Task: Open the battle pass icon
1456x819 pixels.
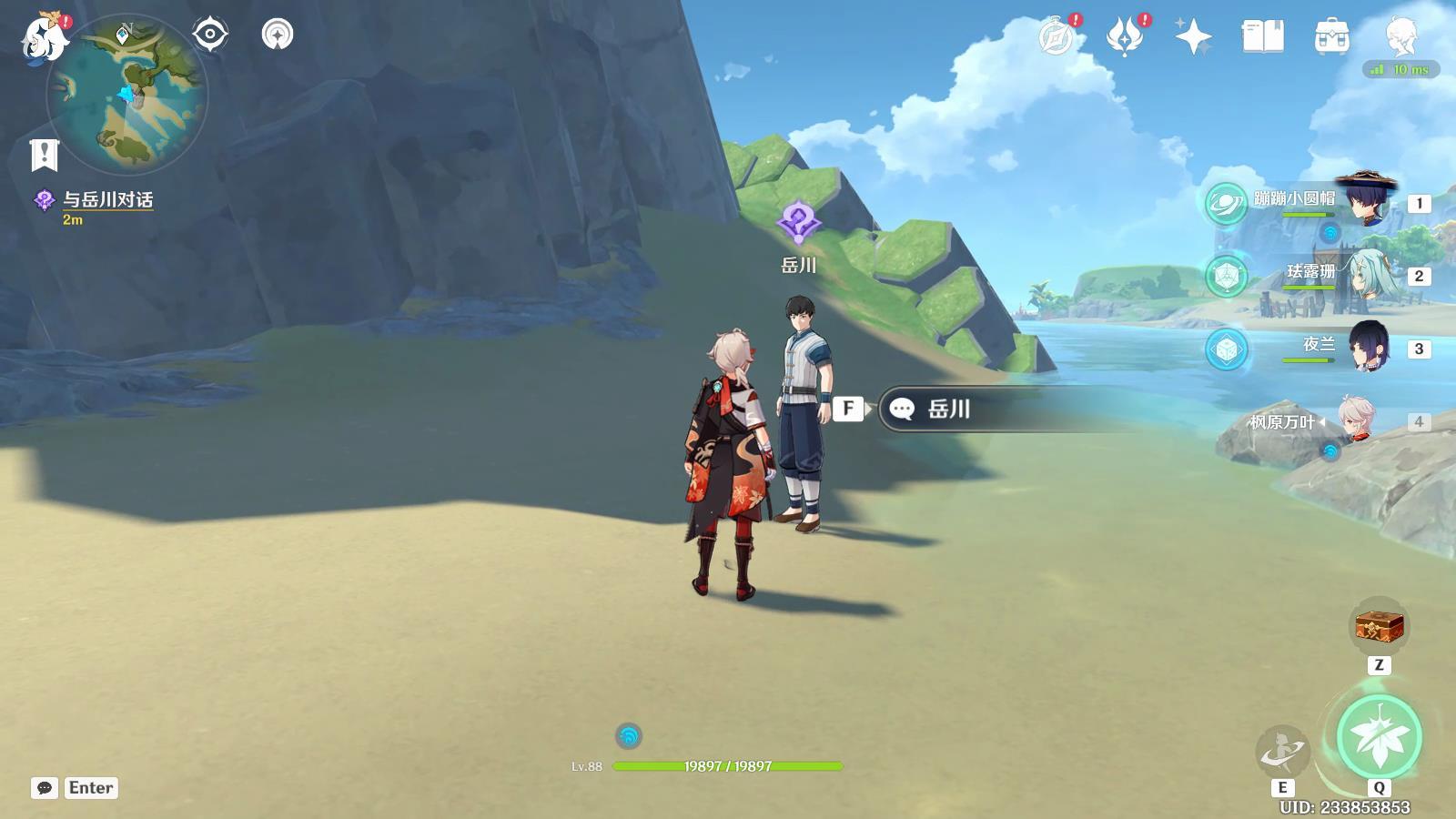Action: (x=1125, y=37)
